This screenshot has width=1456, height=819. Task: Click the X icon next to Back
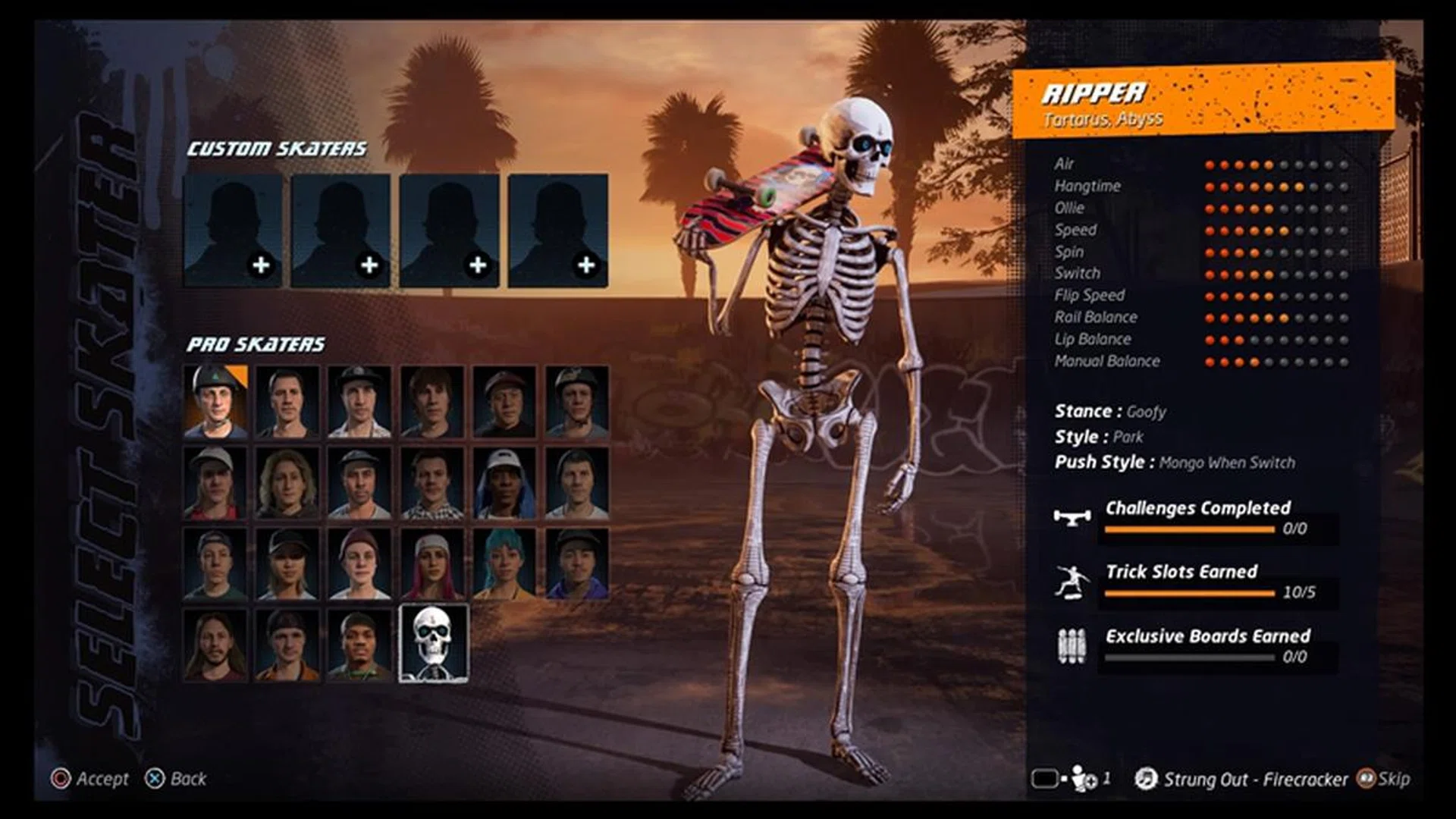[x=155, y=778]
